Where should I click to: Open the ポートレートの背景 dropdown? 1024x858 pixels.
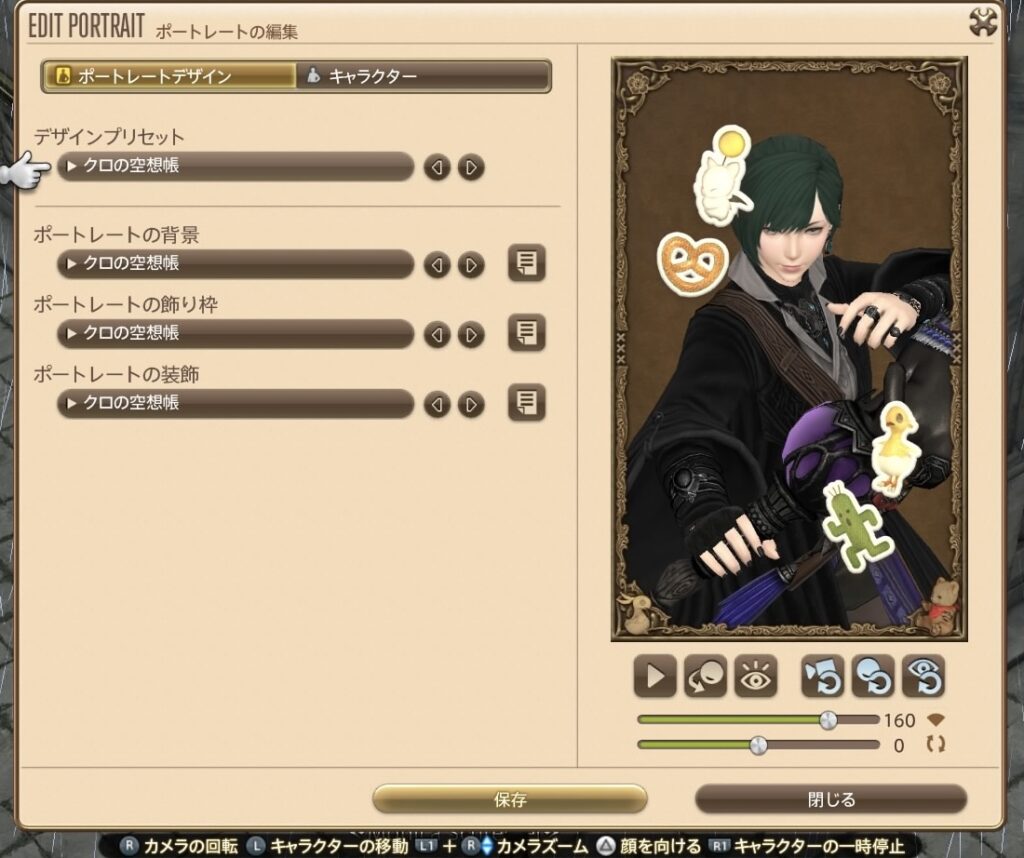click(235, 264)
